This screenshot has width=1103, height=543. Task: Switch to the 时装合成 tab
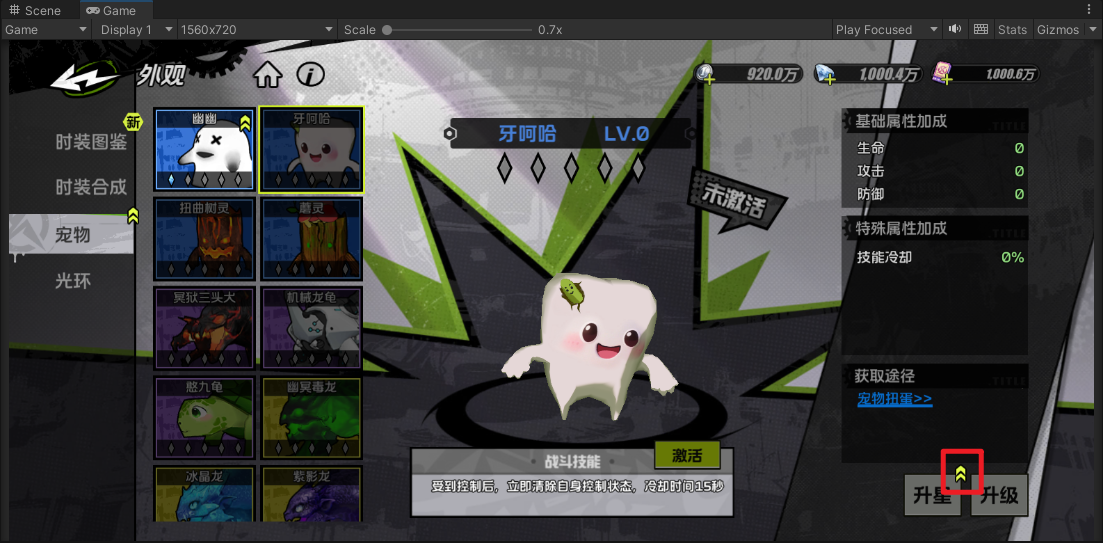91,187
